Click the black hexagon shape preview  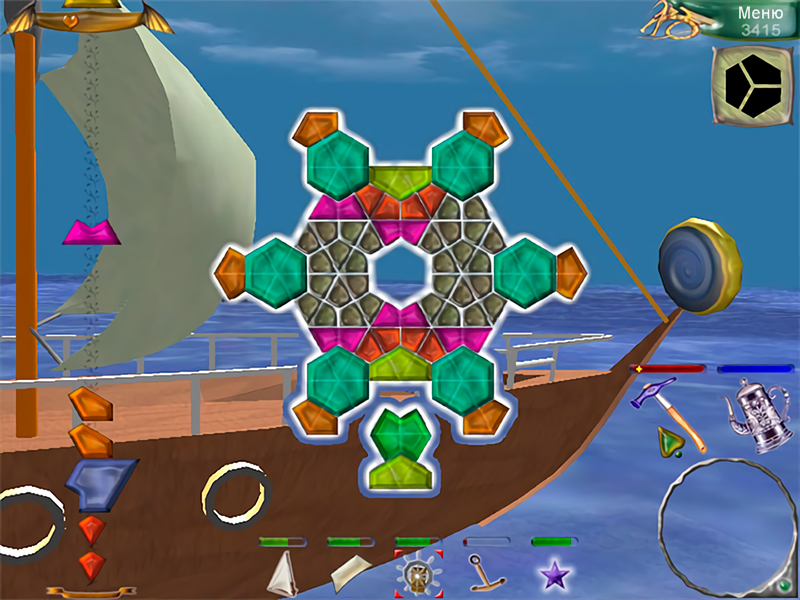tap(750, 87)
